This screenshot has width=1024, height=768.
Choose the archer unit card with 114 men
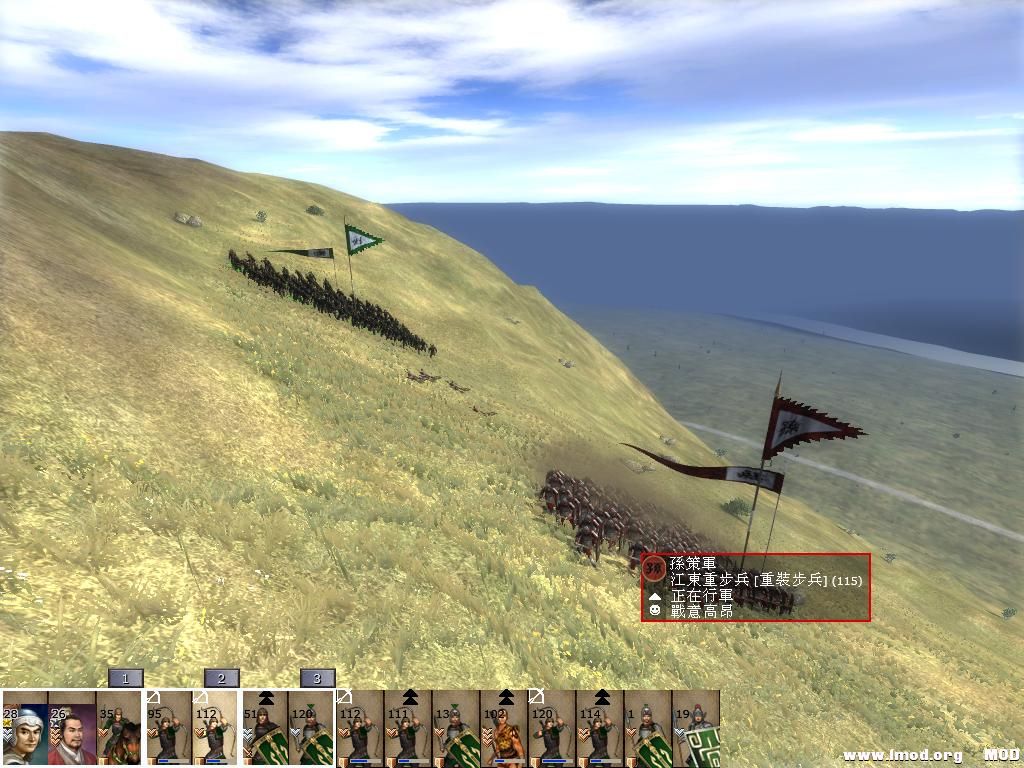click(600, 729)
